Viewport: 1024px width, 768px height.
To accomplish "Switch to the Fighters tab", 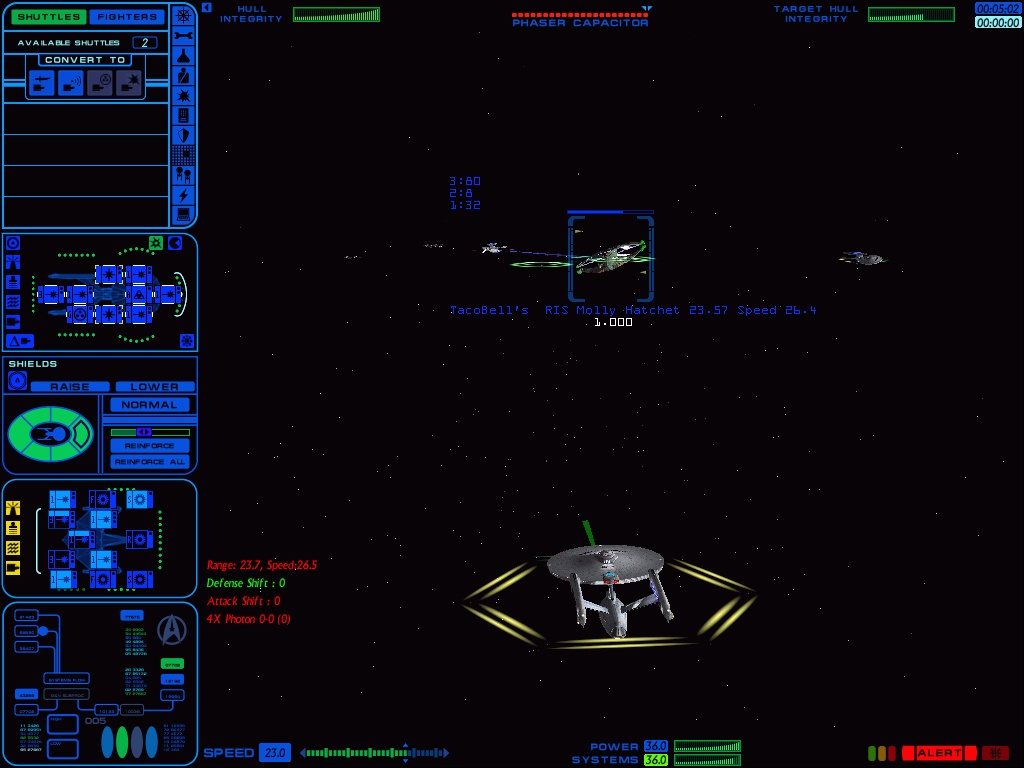I will (128, 17).
